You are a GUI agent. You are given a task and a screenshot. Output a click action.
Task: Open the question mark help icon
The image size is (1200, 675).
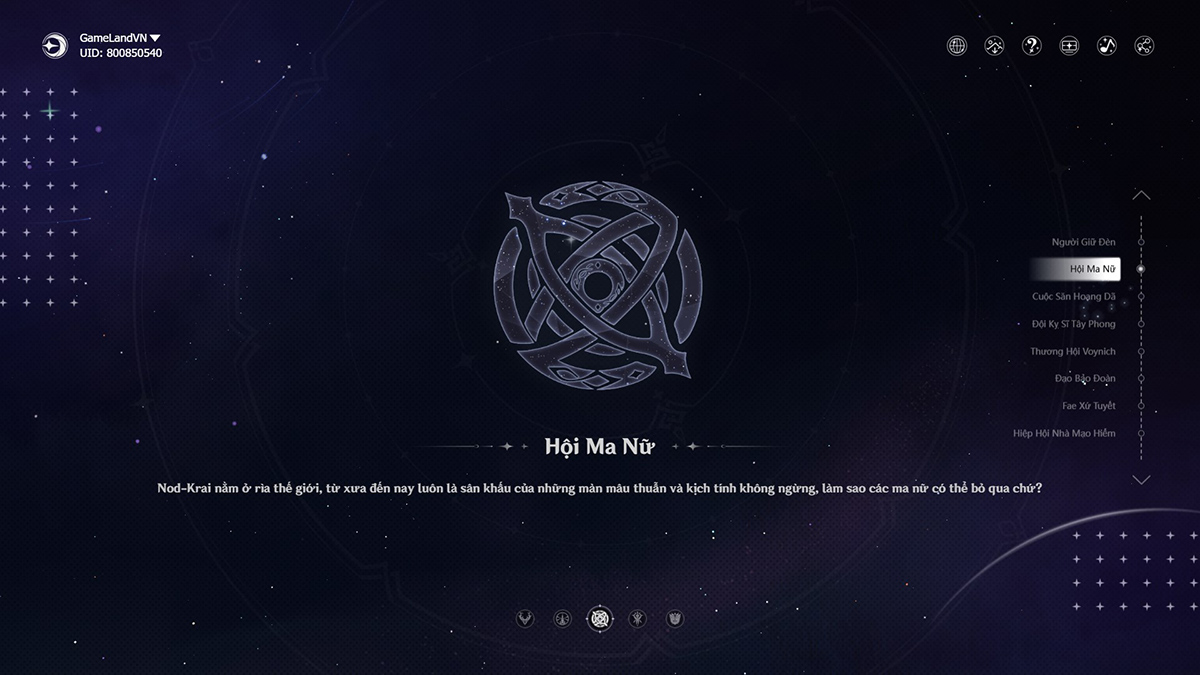pos(1031,45)
